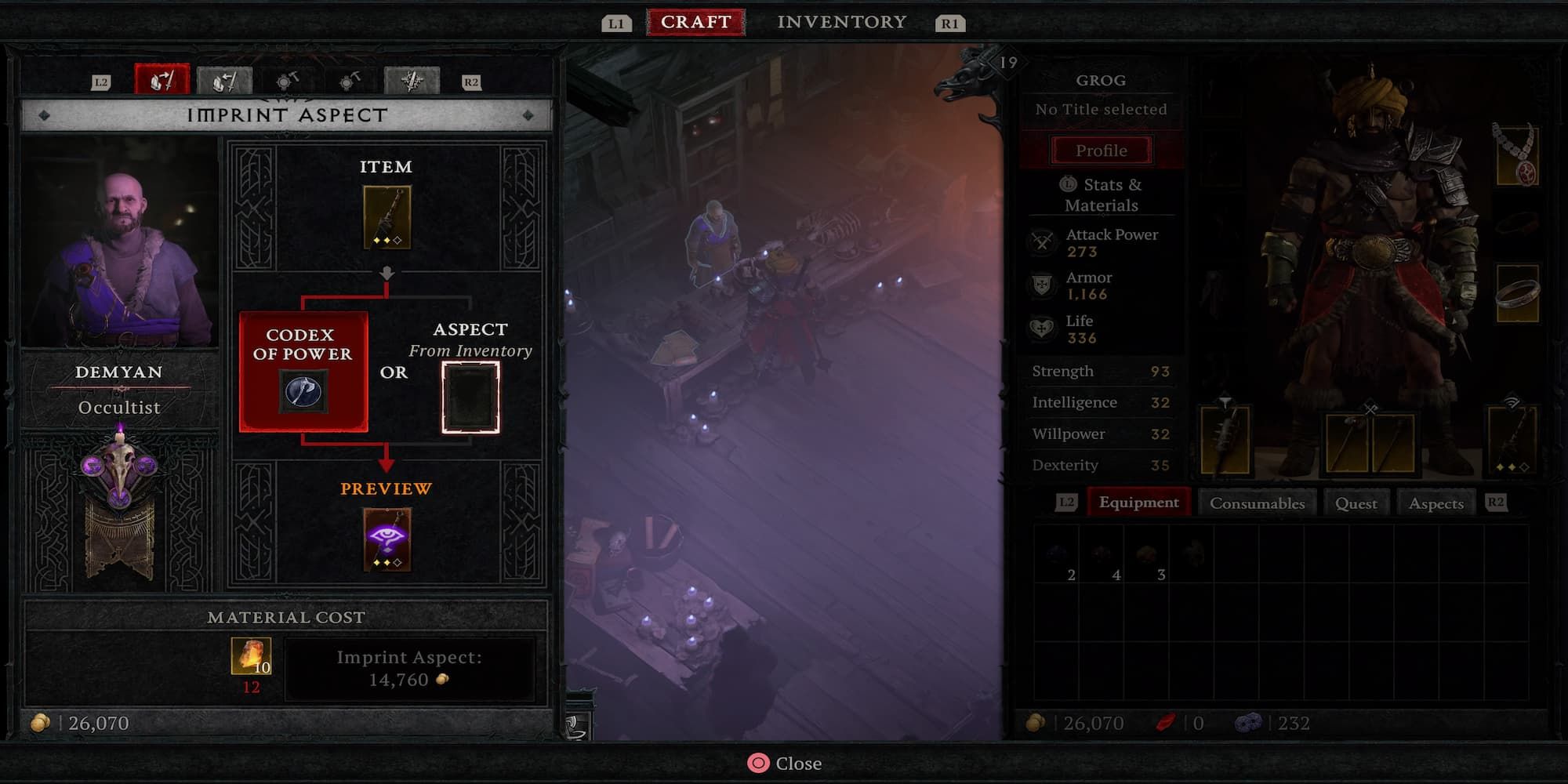Open the Equipment inventory tab
Screen dimensions: 1568x784
(x=1138, y=503)
